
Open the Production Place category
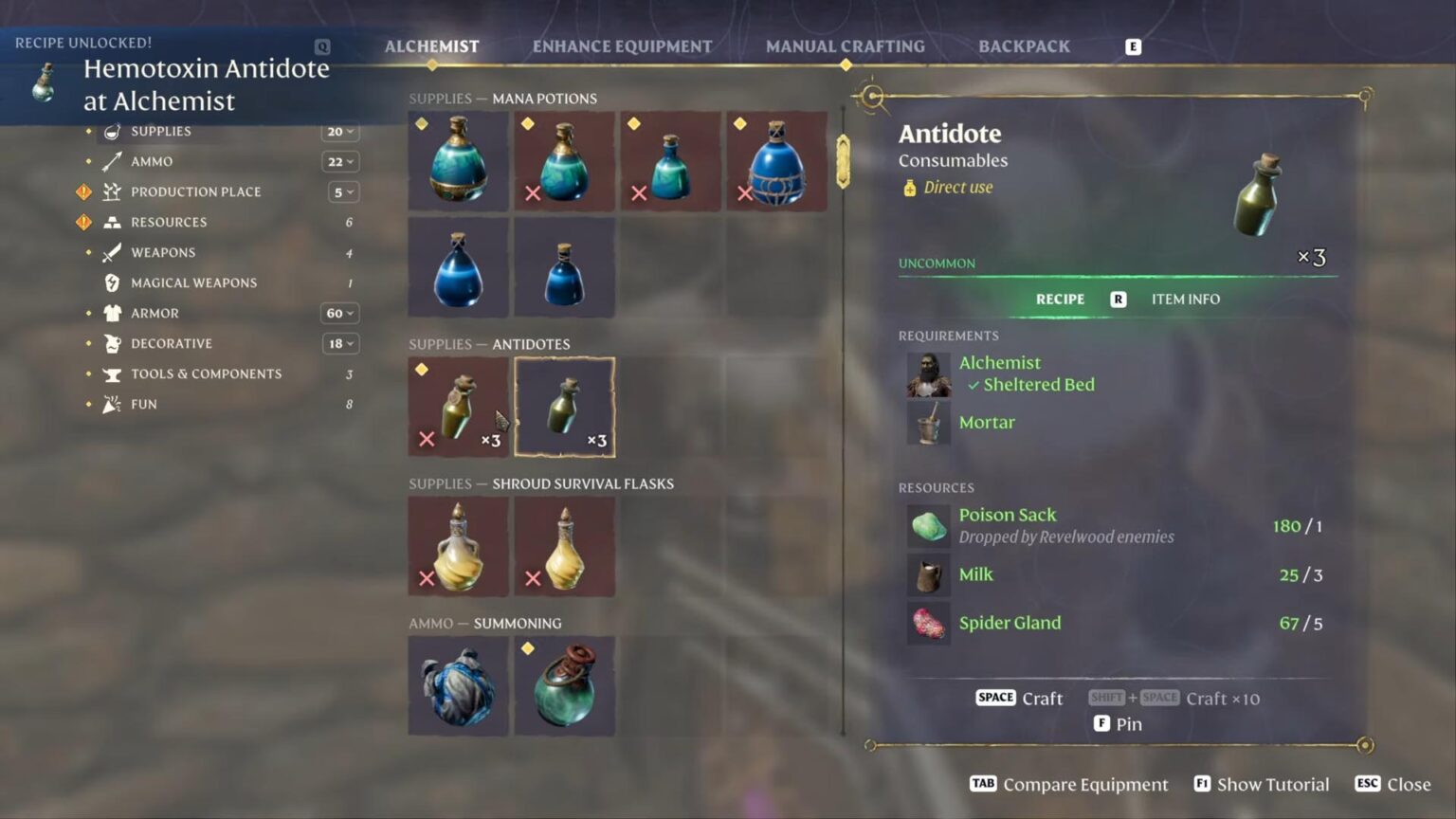click(194, 191)
